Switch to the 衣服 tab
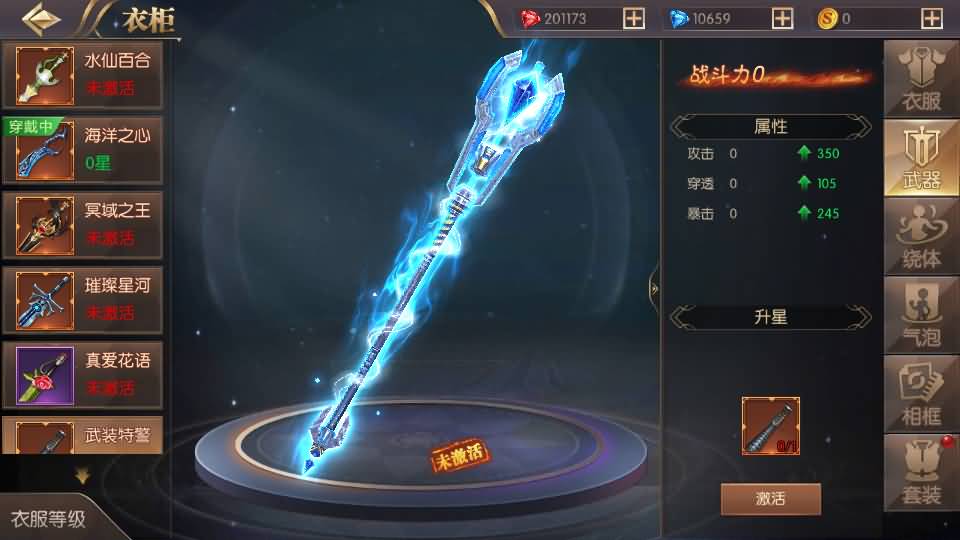Image resolution: width=960 pixels, height=540 pixels. 921,78
